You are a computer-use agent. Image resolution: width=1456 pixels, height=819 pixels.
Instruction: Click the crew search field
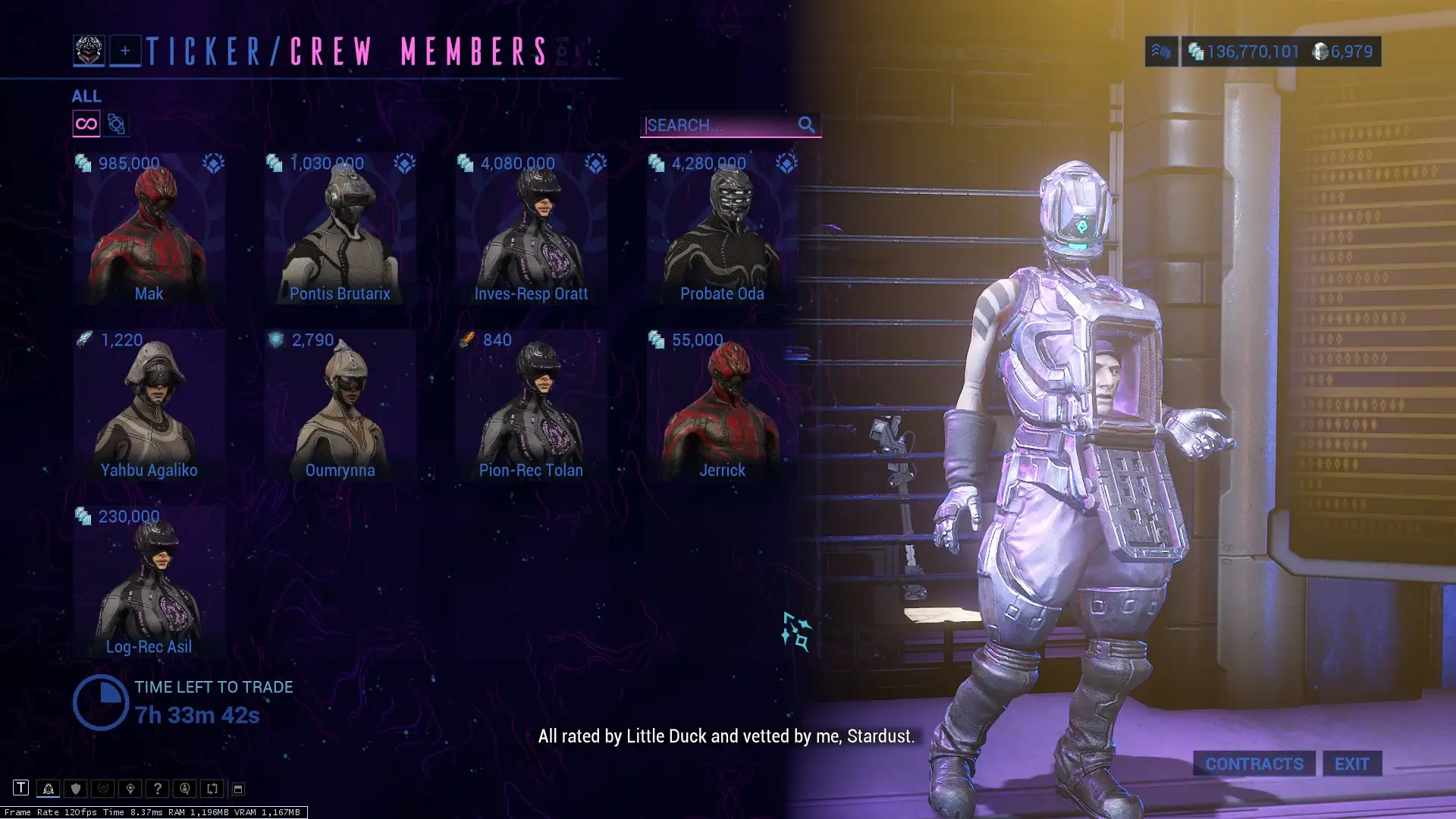pyautogui.click(x=717, y=125)
